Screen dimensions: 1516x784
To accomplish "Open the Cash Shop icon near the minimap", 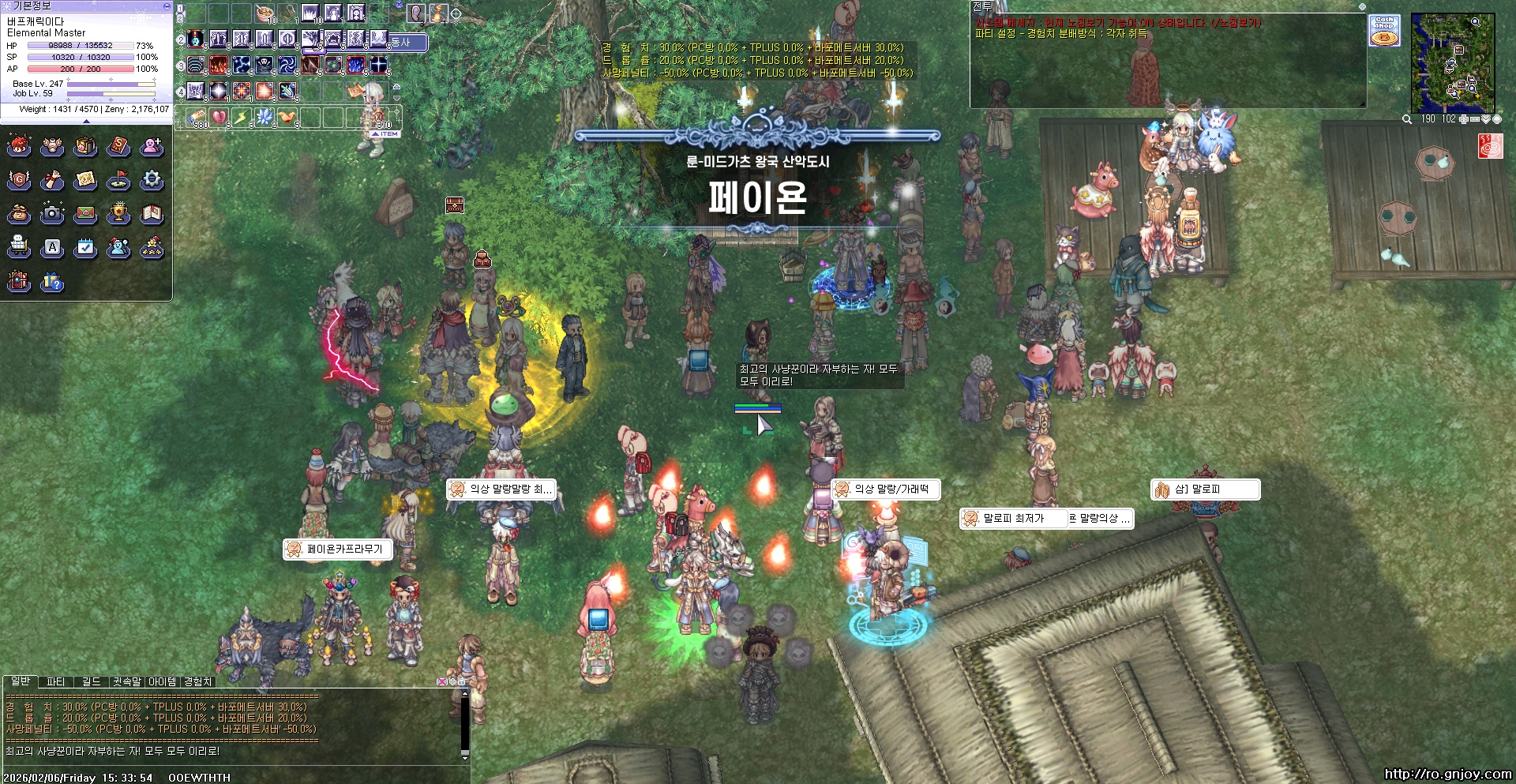I will point(1385,30).
